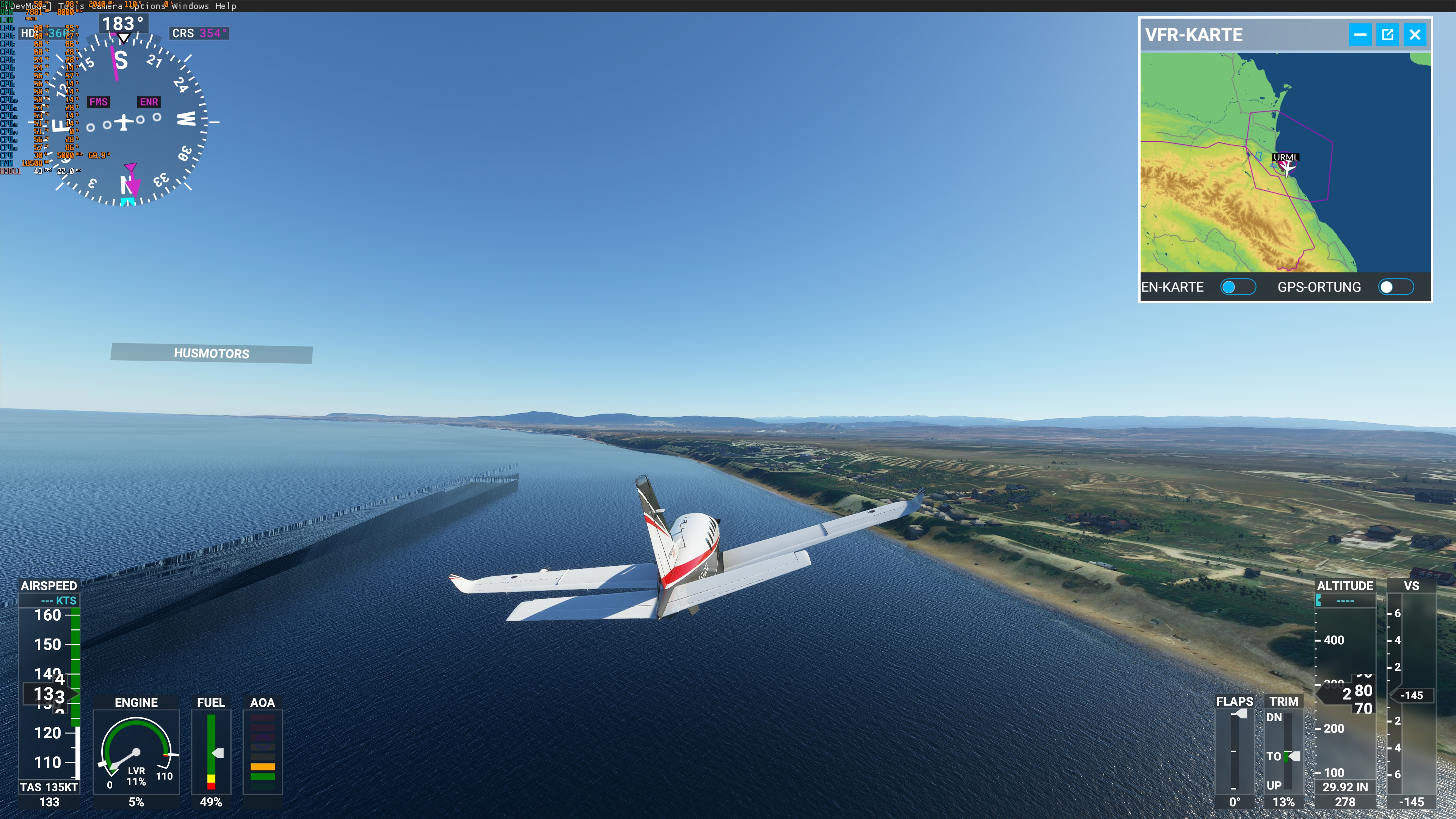Click the HUSMOTORS point of interest label
The width and height of the screenshot is (1456, 819).
(x=212, y=354)
